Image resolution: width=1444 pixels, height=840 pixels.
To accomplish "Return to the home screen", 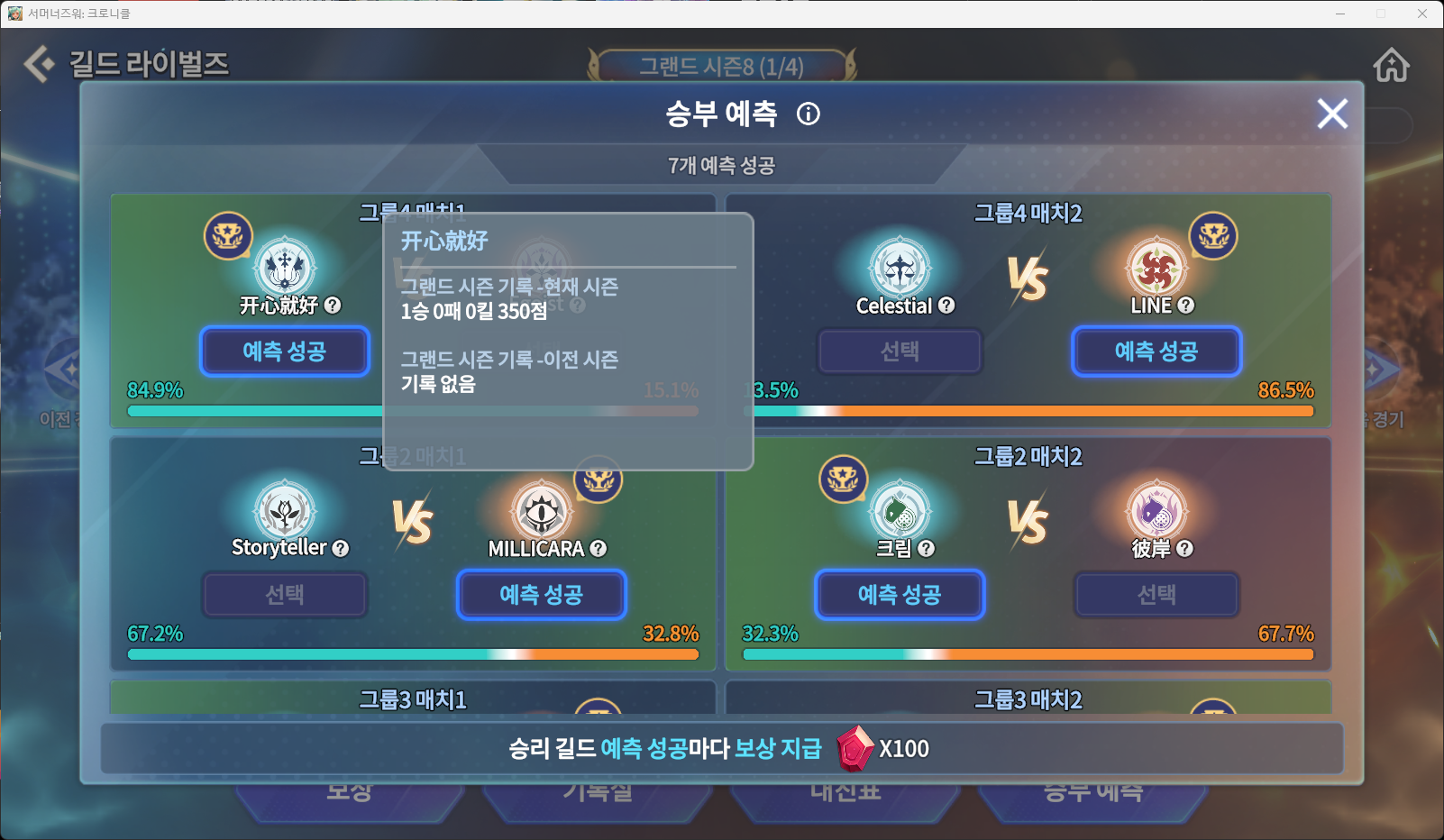I will [x=1391, y=65].
